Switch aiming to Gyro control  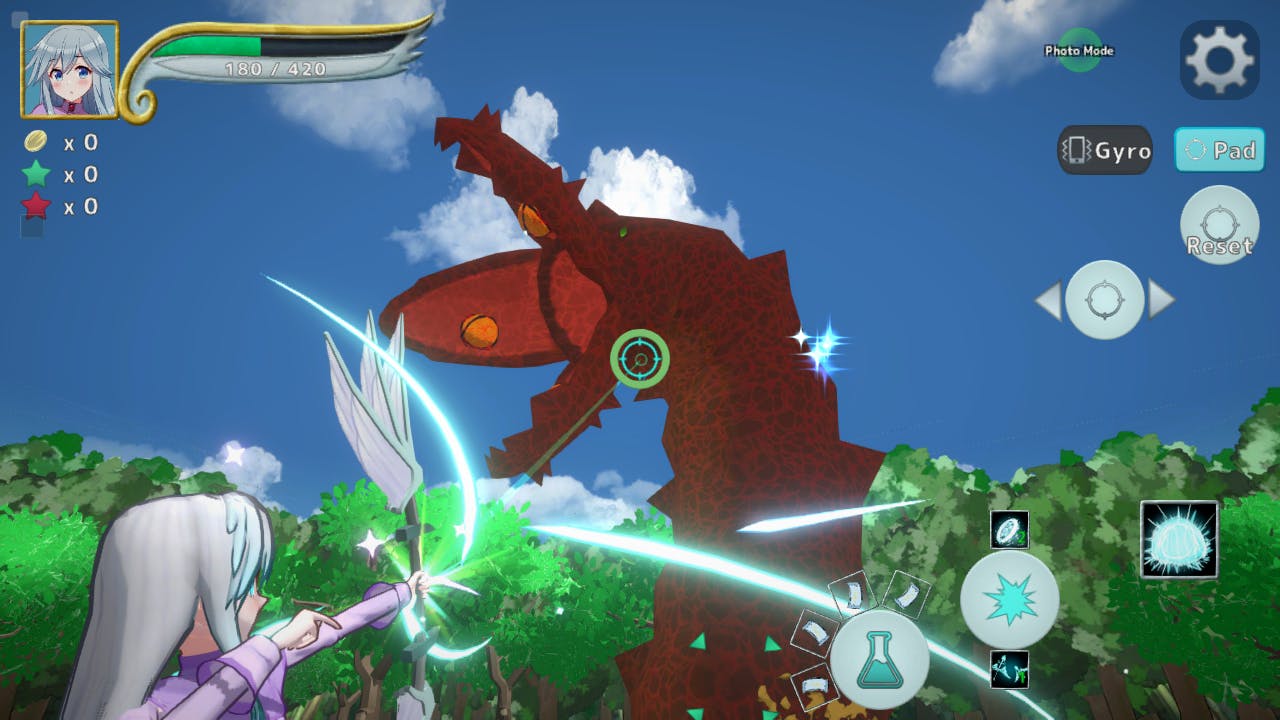coord(1105,151)
